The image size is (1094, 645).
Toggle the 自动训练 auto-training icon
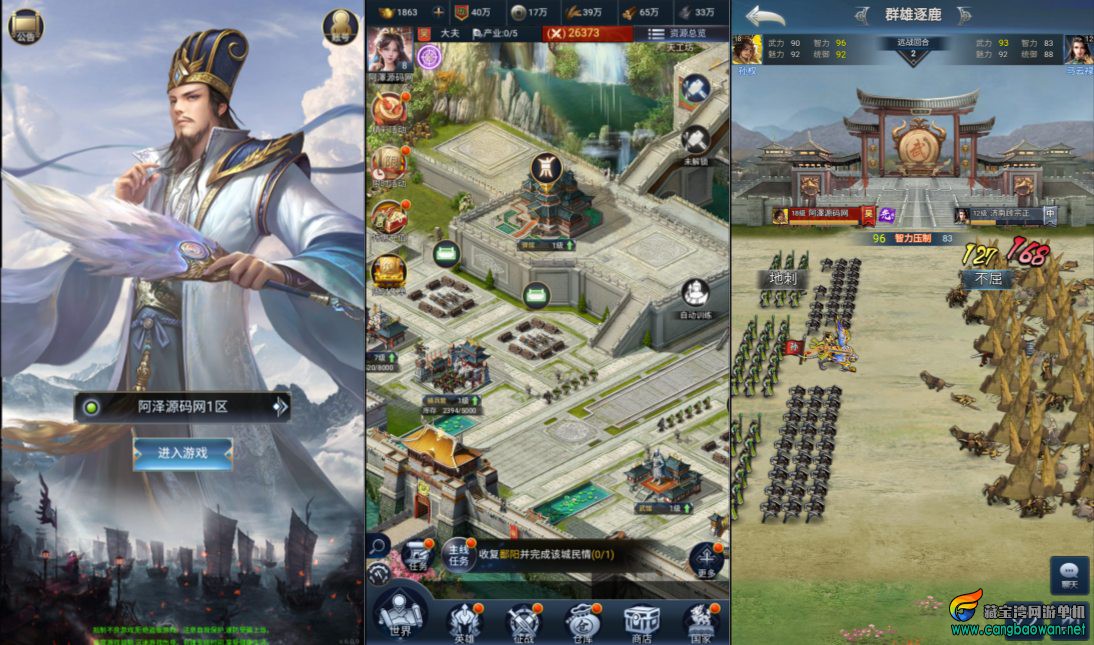696,297
